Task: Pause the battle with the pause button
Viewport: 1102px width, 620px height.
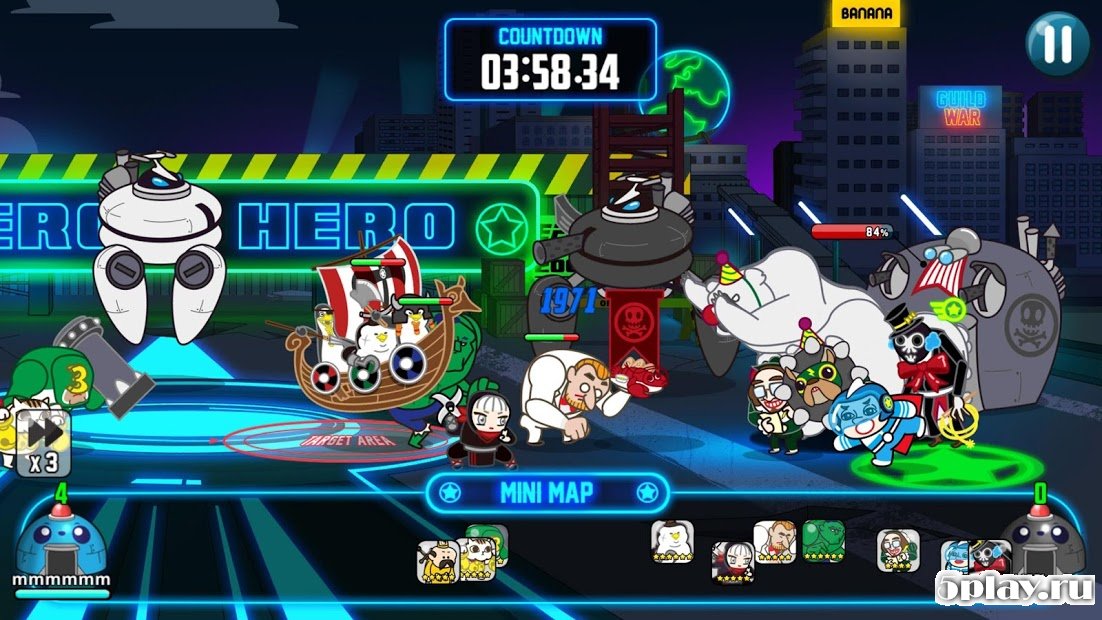Action: (x=1057, y=43)
